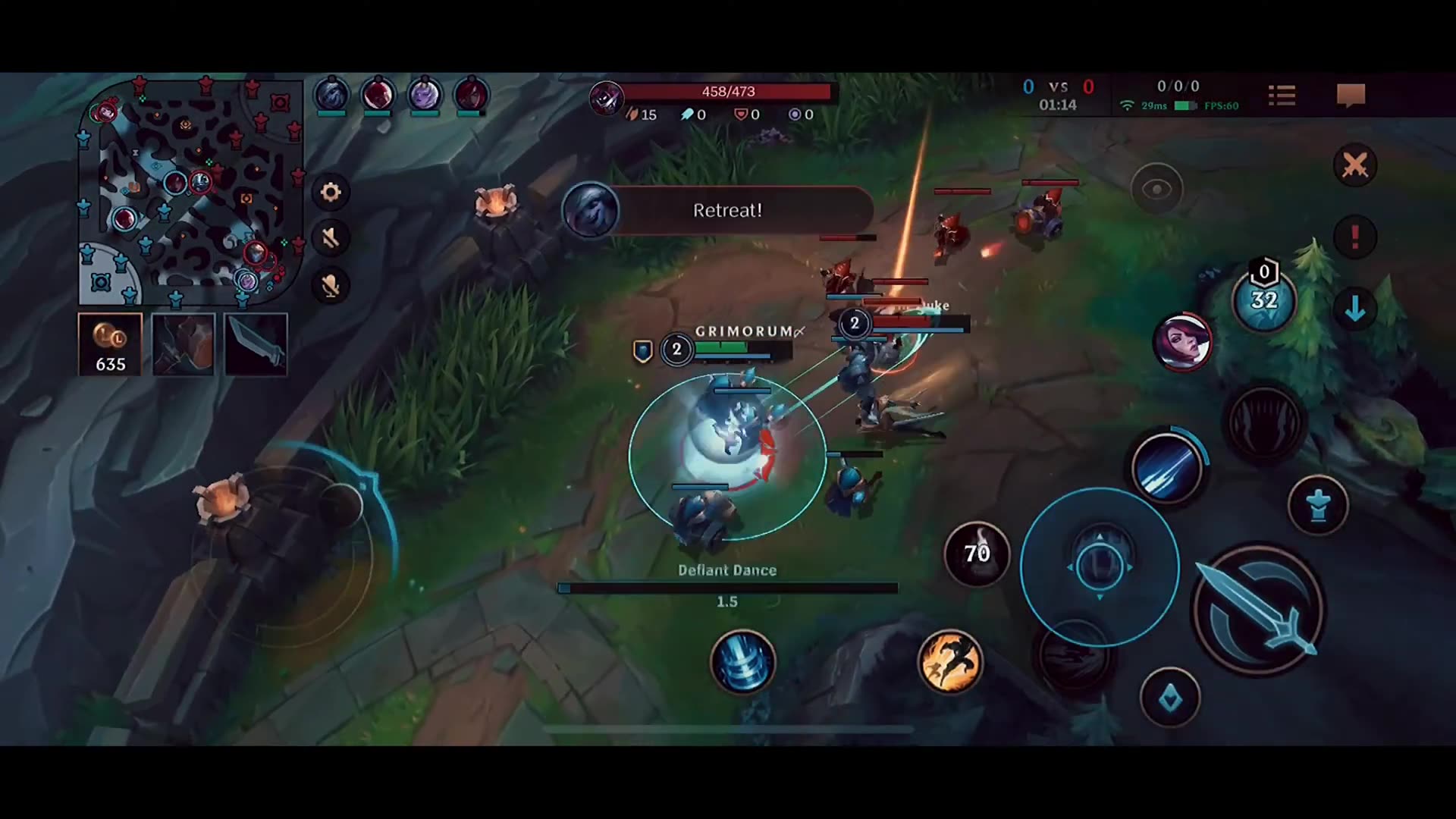The image size is (1456, 819).
Task: Open the shop via the 635 gold button
Action: (x=110, y=345)
